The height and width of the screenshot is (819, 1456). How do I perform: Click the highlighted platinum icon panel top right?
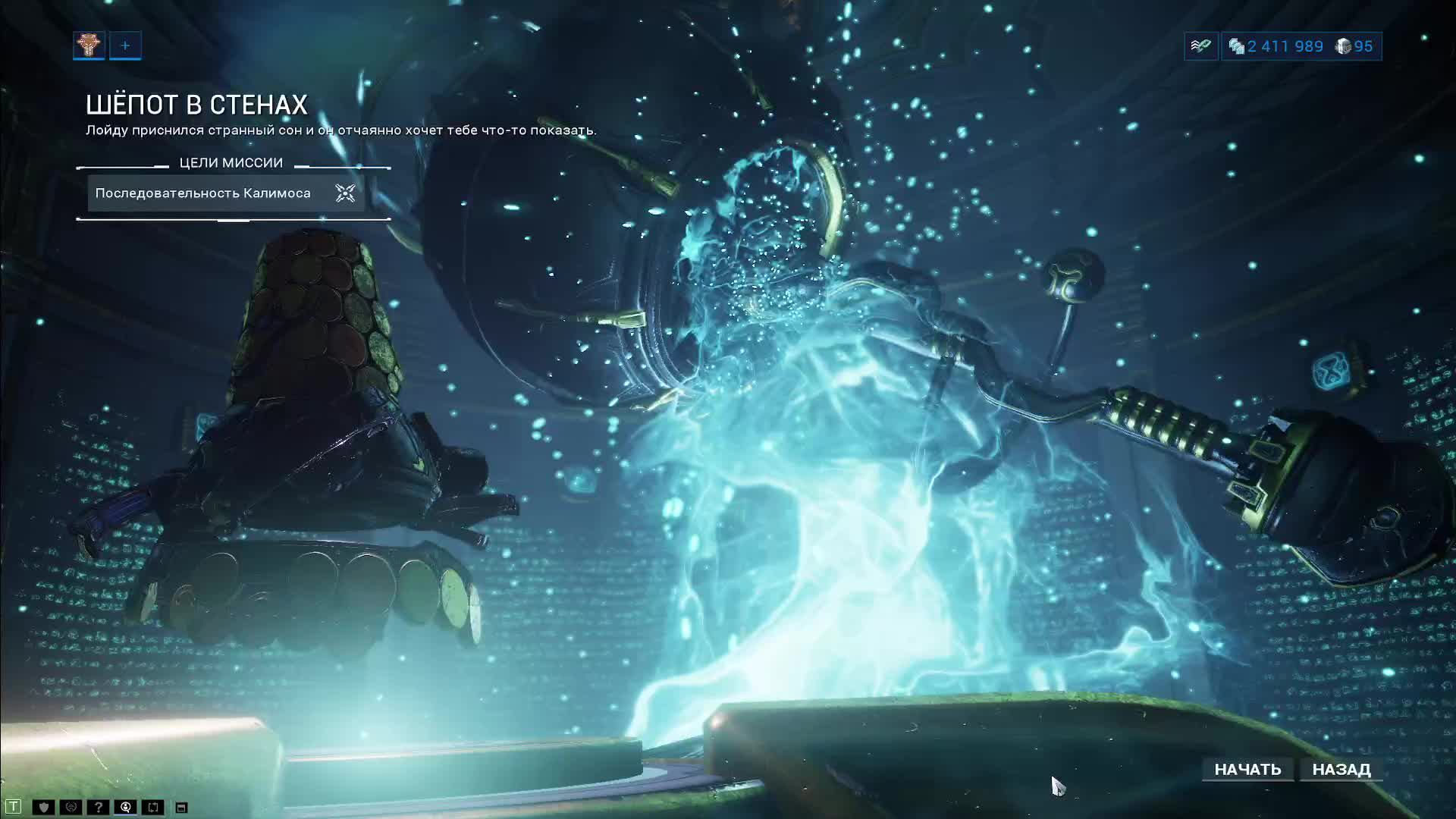1200,46
